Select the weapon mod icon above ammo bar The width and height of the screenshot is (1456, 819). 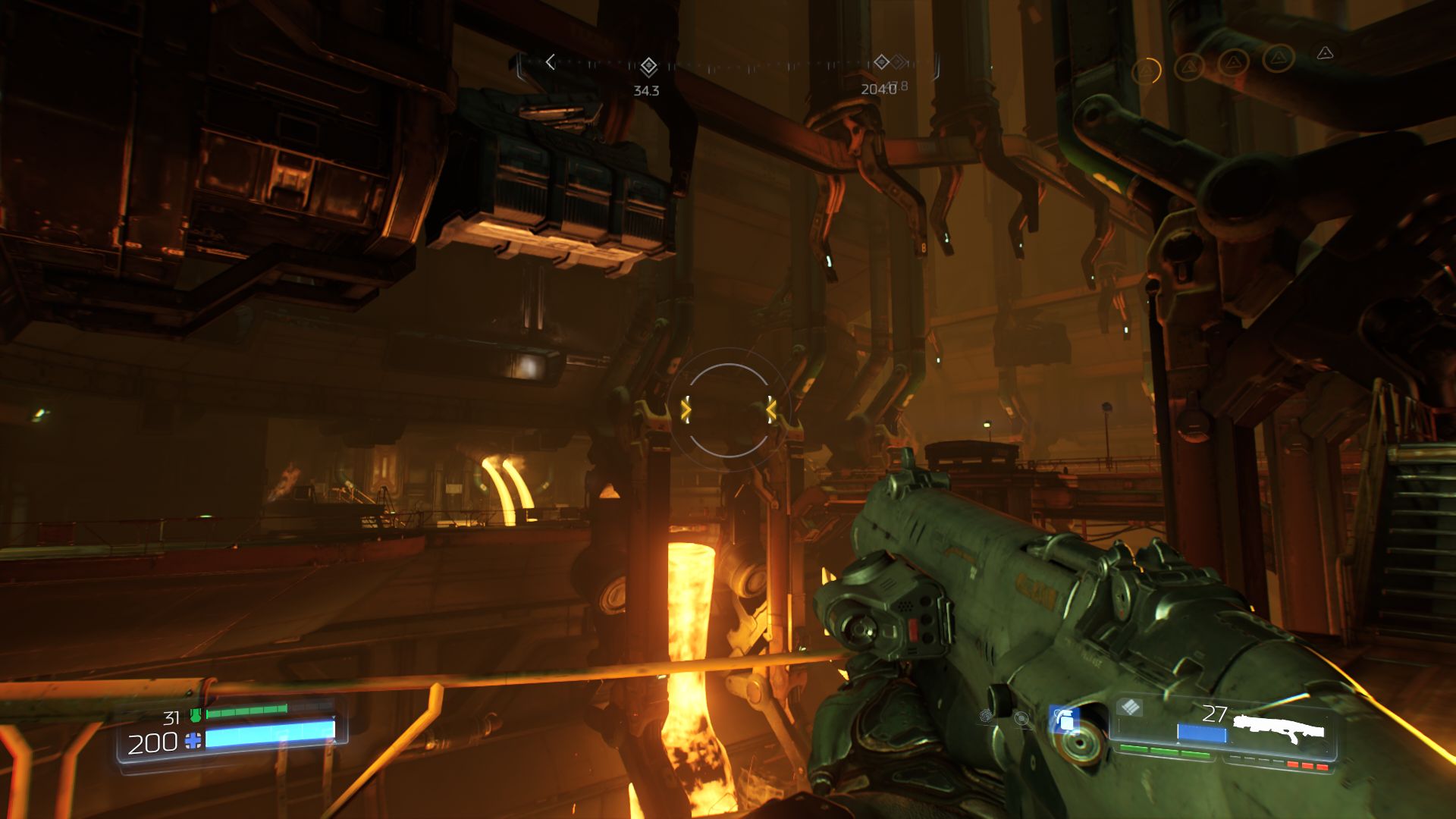coord(1129,708)
